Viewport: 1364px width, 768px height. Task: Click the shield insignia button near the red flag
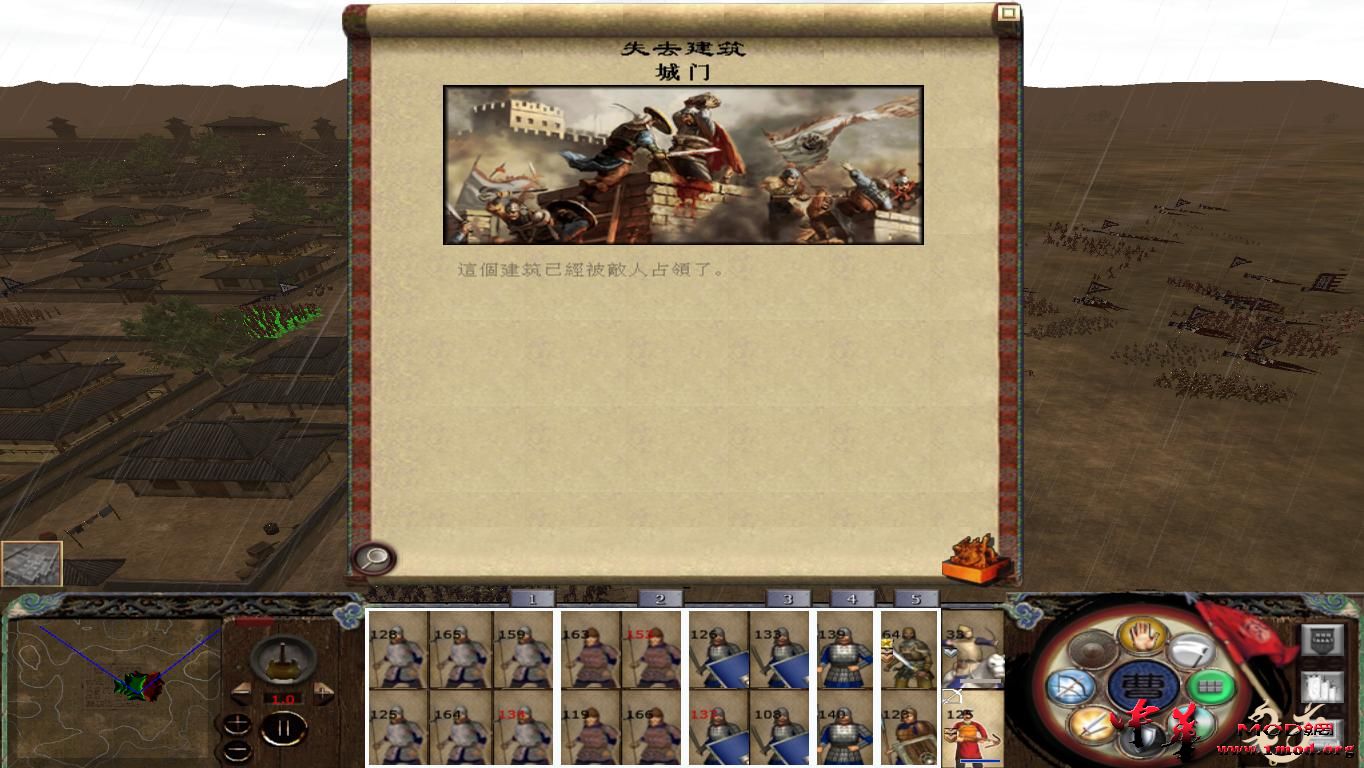tap(1323, 639)
